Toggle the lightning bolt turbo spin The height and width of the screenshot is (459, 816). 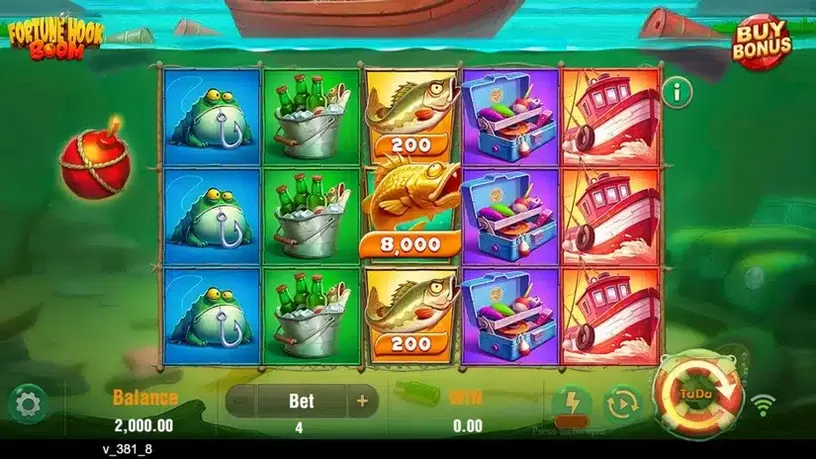[x=571, y=404]
